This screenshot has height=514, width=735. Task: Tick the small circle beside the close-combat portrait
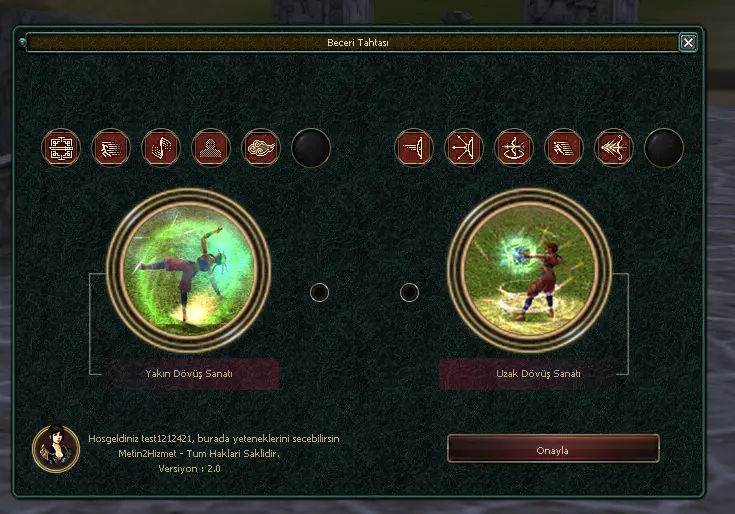point(319,292)
